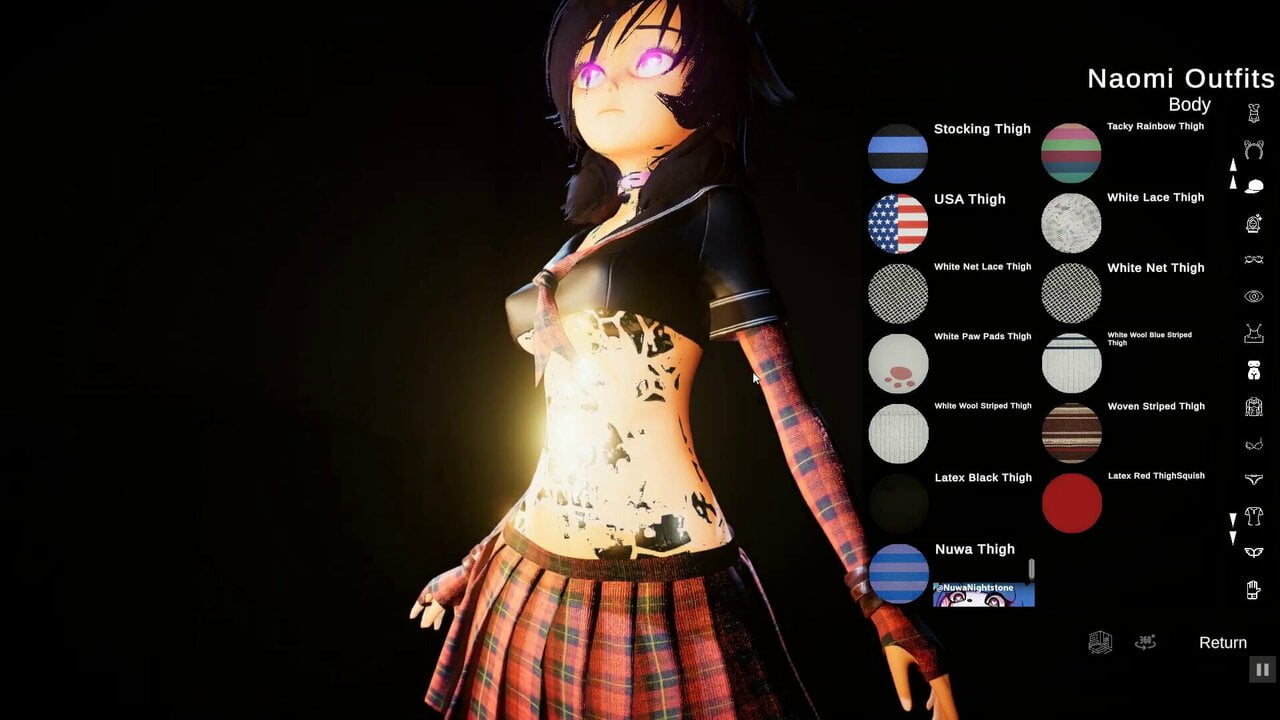Open the eye icon category

click(x=1253, y=297)
